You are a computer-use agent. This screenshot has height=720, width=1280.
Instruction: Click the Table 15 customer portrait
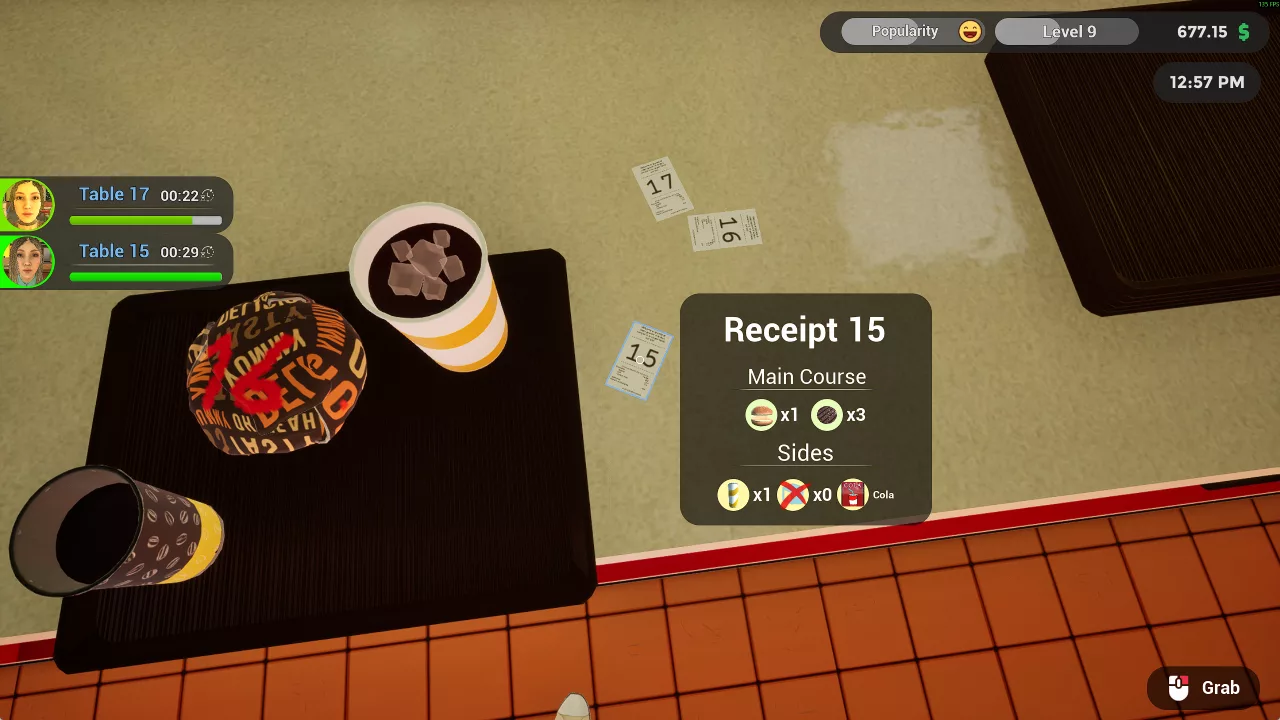(27, 261)
